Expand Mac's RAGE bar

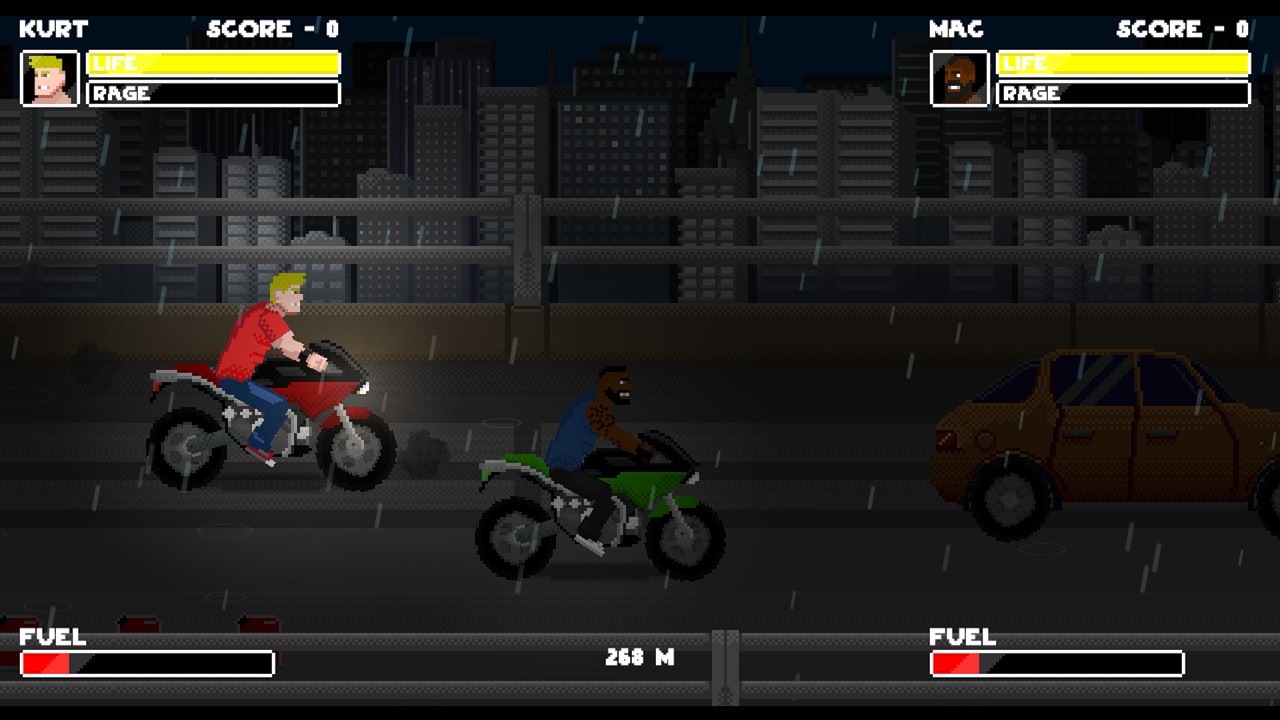pos(1123,93)
